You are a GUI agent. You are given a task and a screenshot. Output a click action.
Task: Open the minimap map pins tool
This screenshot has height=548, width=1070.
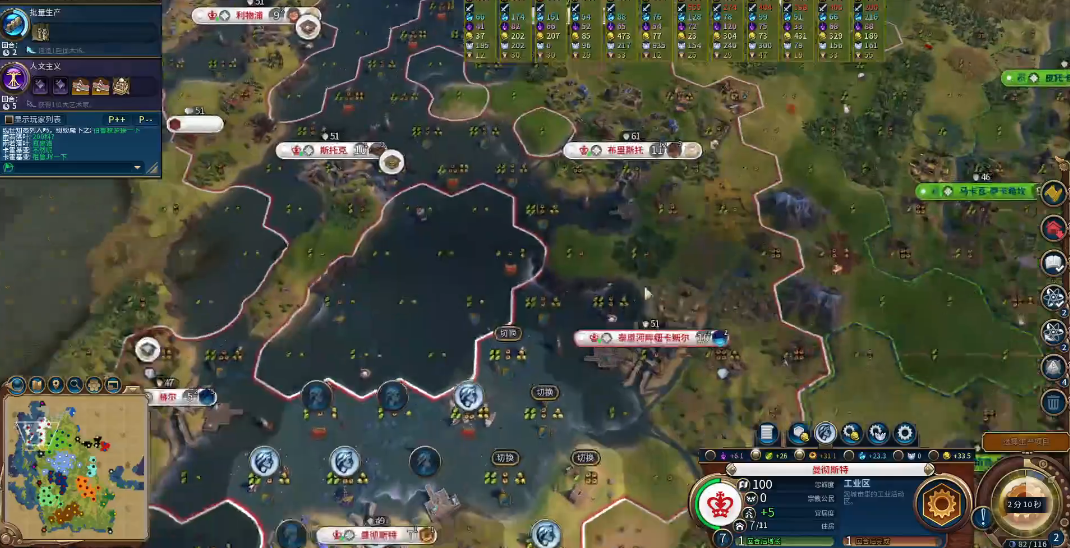pyautogui.click(x=55, y=384)
